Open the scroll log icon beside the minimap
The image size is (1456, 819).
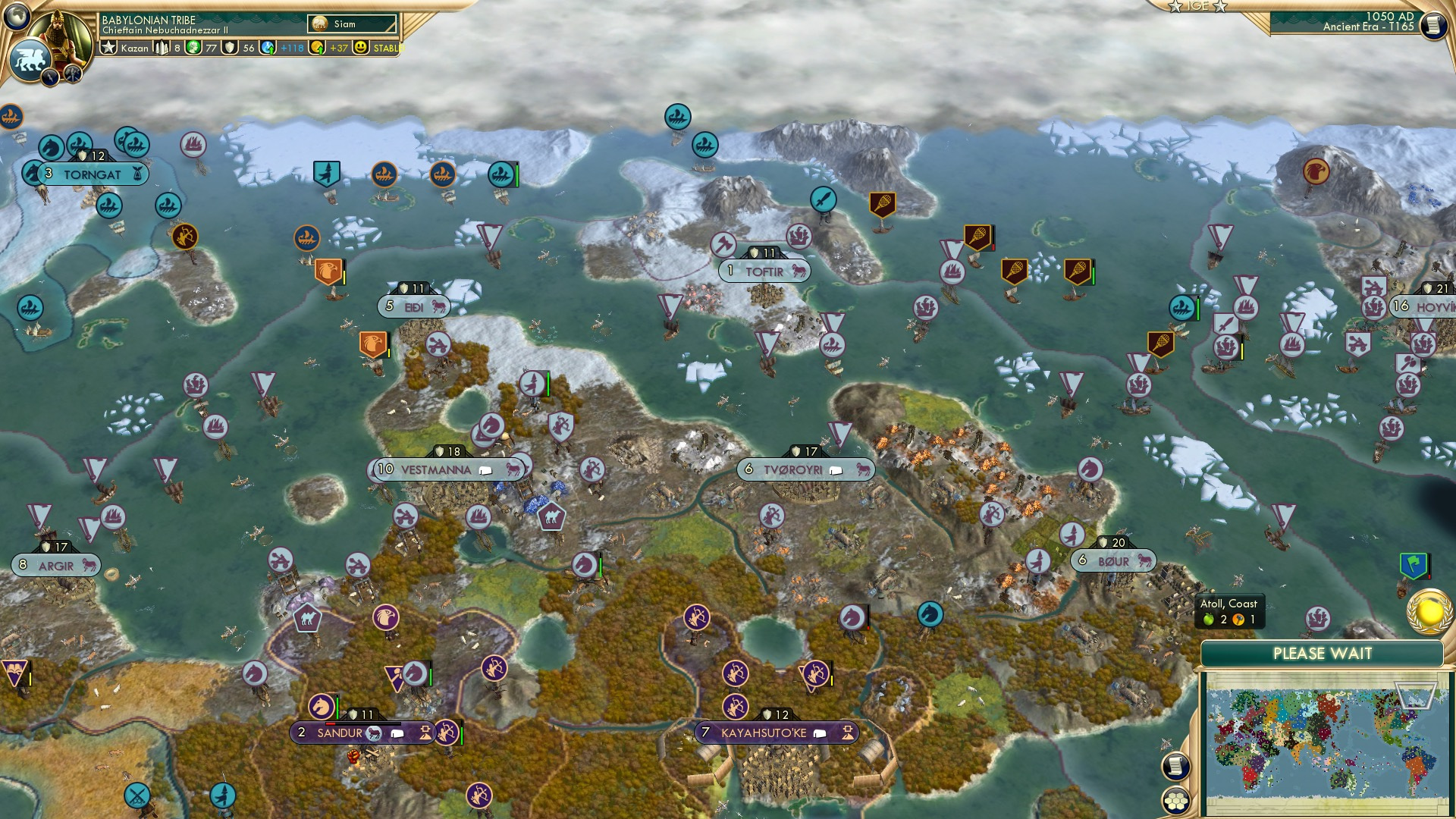pyautogui.click(x=1175, y=765)
